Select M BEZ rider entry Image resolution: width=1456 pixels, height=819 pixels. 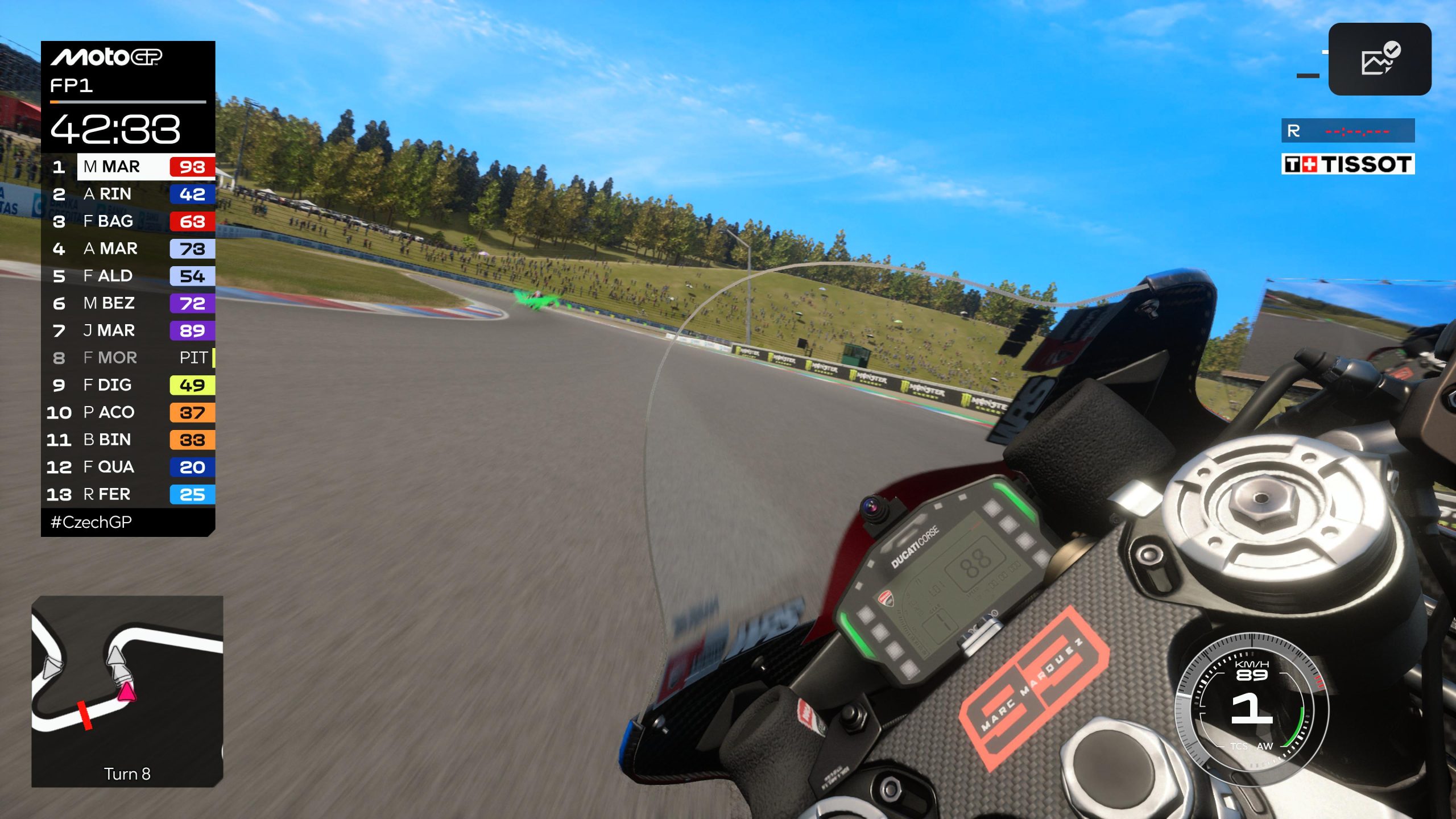pos(129,303)
